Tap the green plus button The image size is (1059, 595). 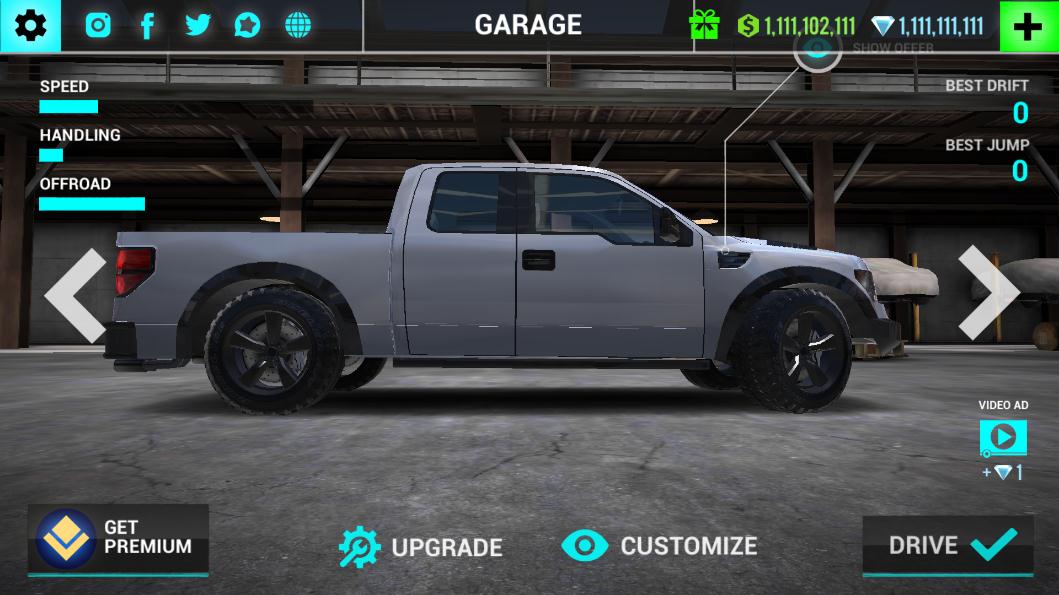point(1028,26)
